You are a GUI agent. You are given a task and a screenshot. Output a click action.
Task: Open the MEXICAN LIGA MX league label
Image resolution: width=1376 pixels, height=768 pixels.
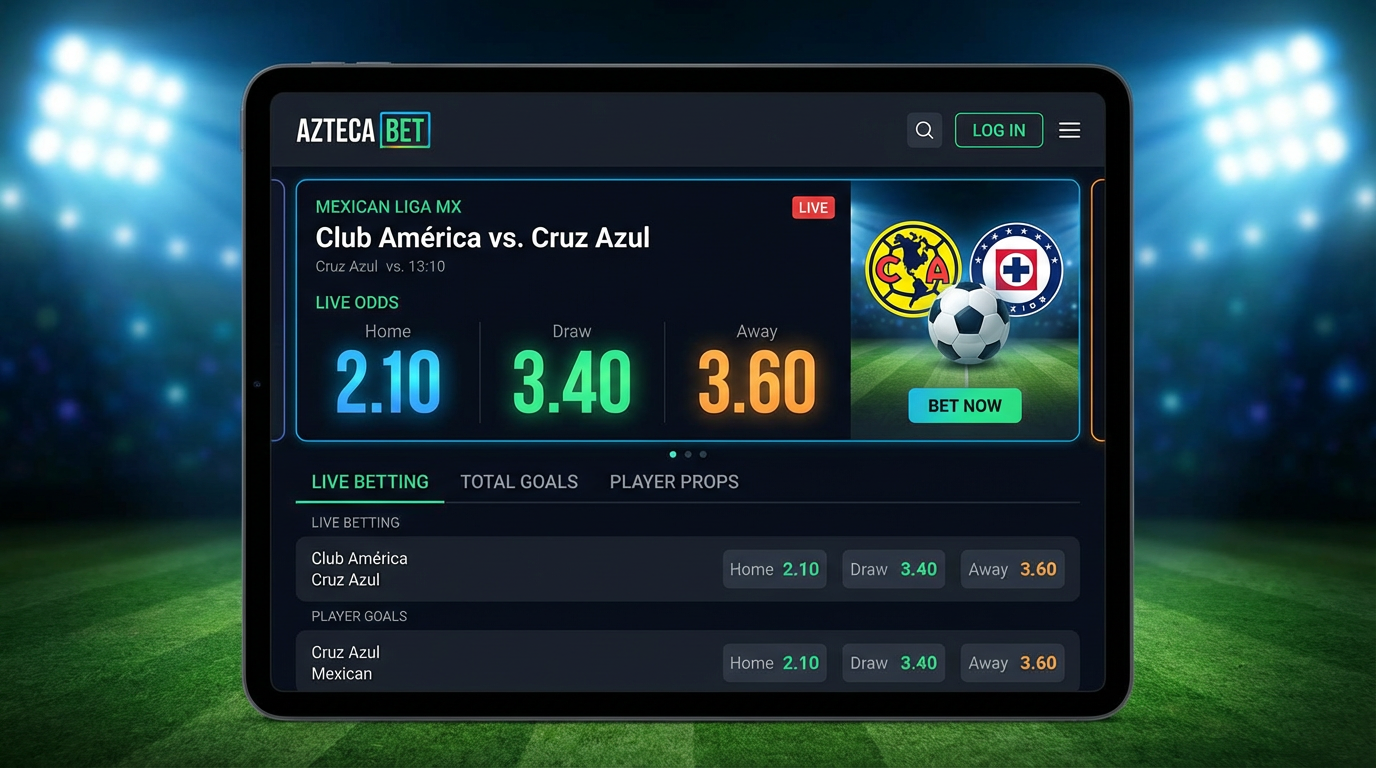388,207
